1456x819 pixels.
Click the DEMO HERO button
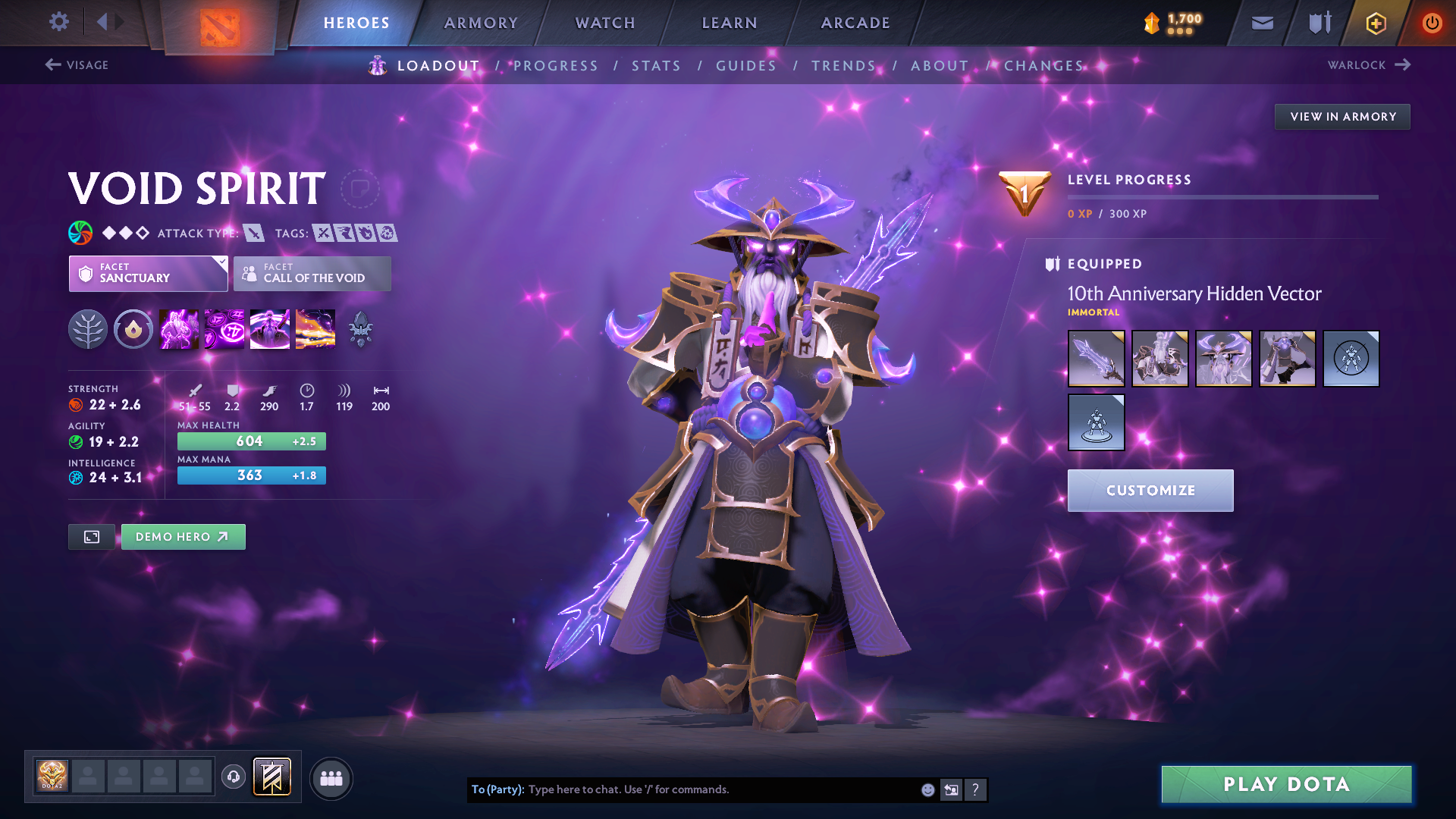tap(183, 536)
